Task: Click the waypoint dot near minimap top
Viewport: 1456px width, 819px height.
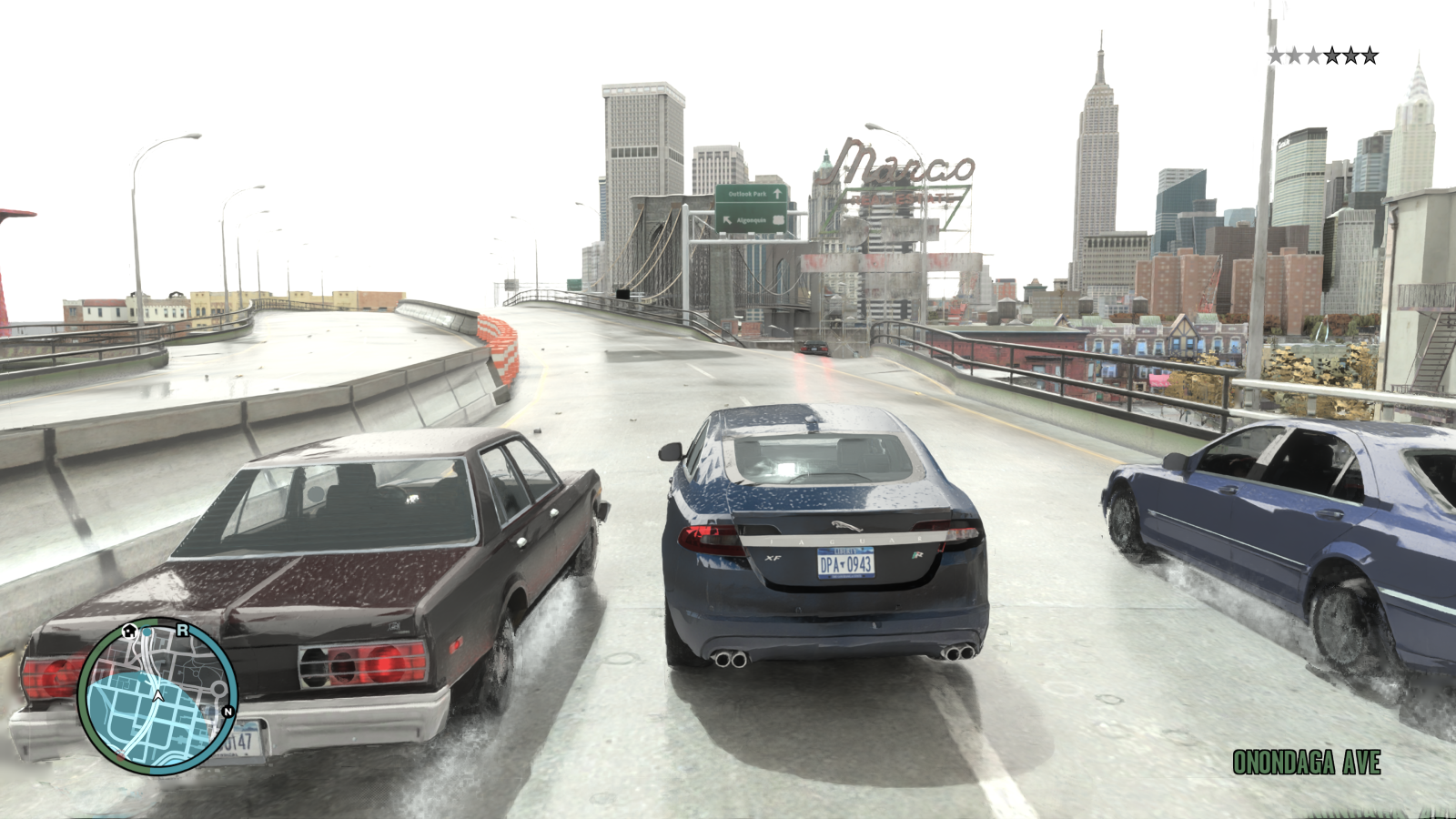Action: [x=147, y=632]
